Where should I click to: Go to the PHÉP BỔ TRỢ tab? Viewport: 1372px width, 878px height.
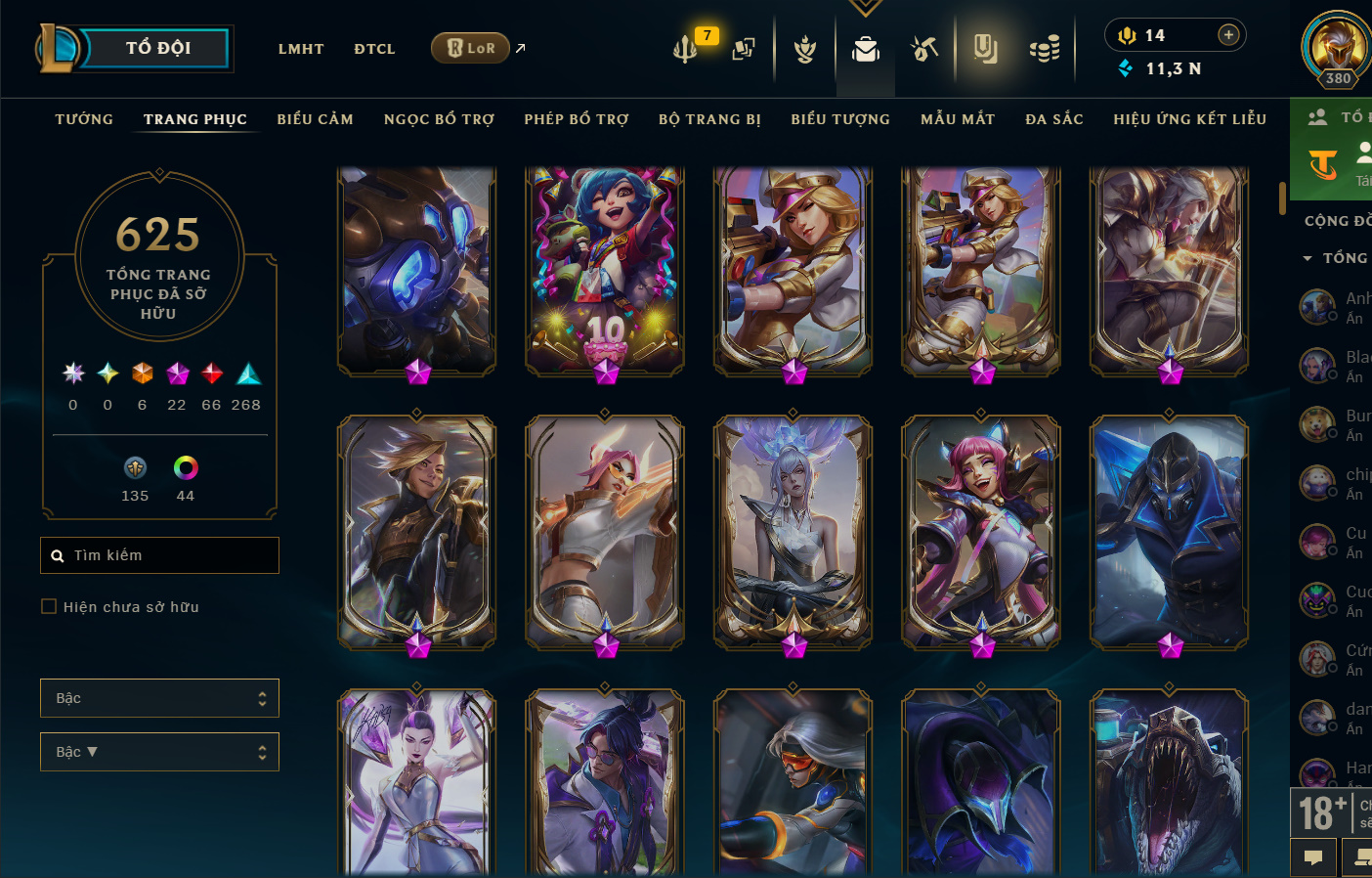[x=576, y=119]
